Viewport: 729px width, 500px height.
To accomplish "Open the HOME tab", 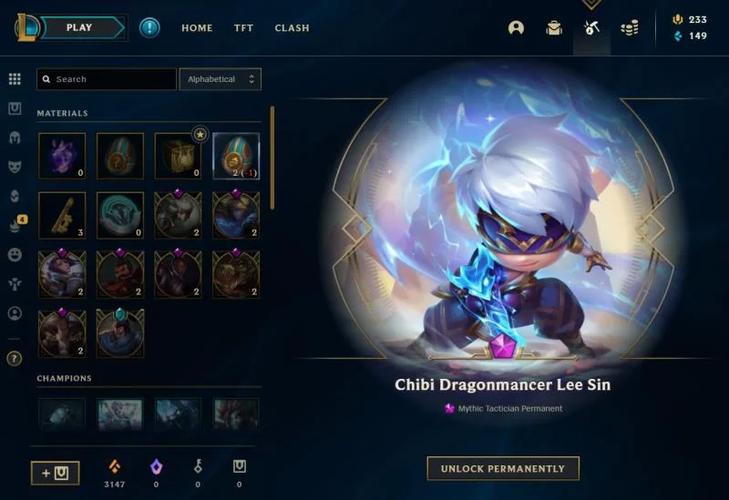I will pyautogui.click(x=197, y=28).
